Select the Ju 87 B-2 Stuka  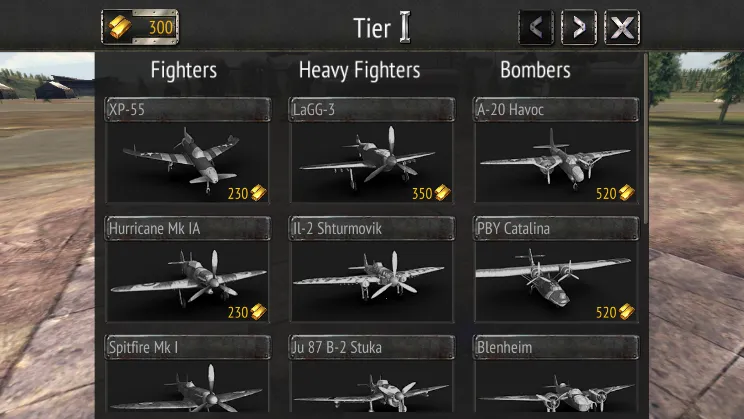(x=372, y=378)
